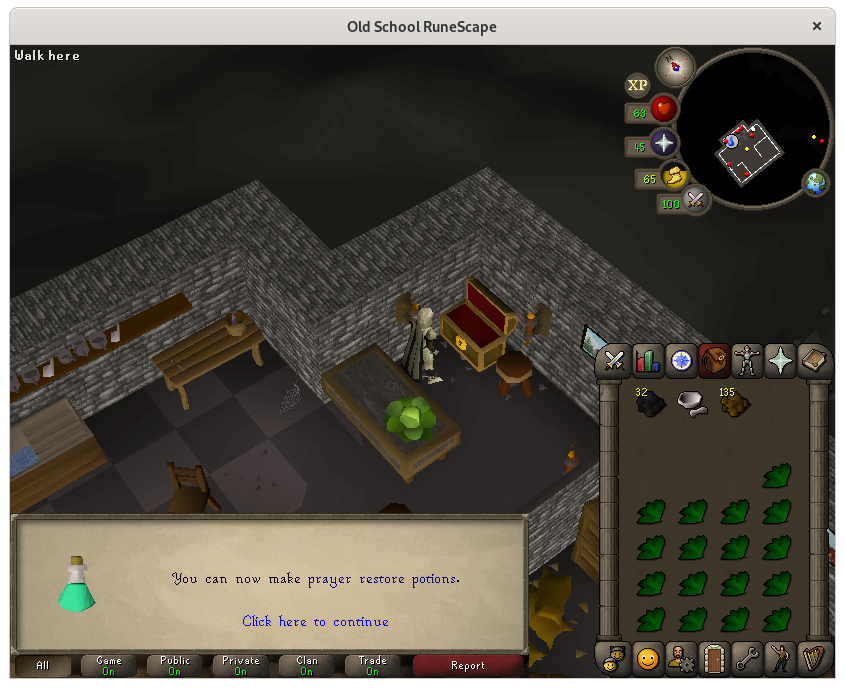Select the stack of 32 coal
This screenshot has height=688, width=845.
(x=651, y=403)
